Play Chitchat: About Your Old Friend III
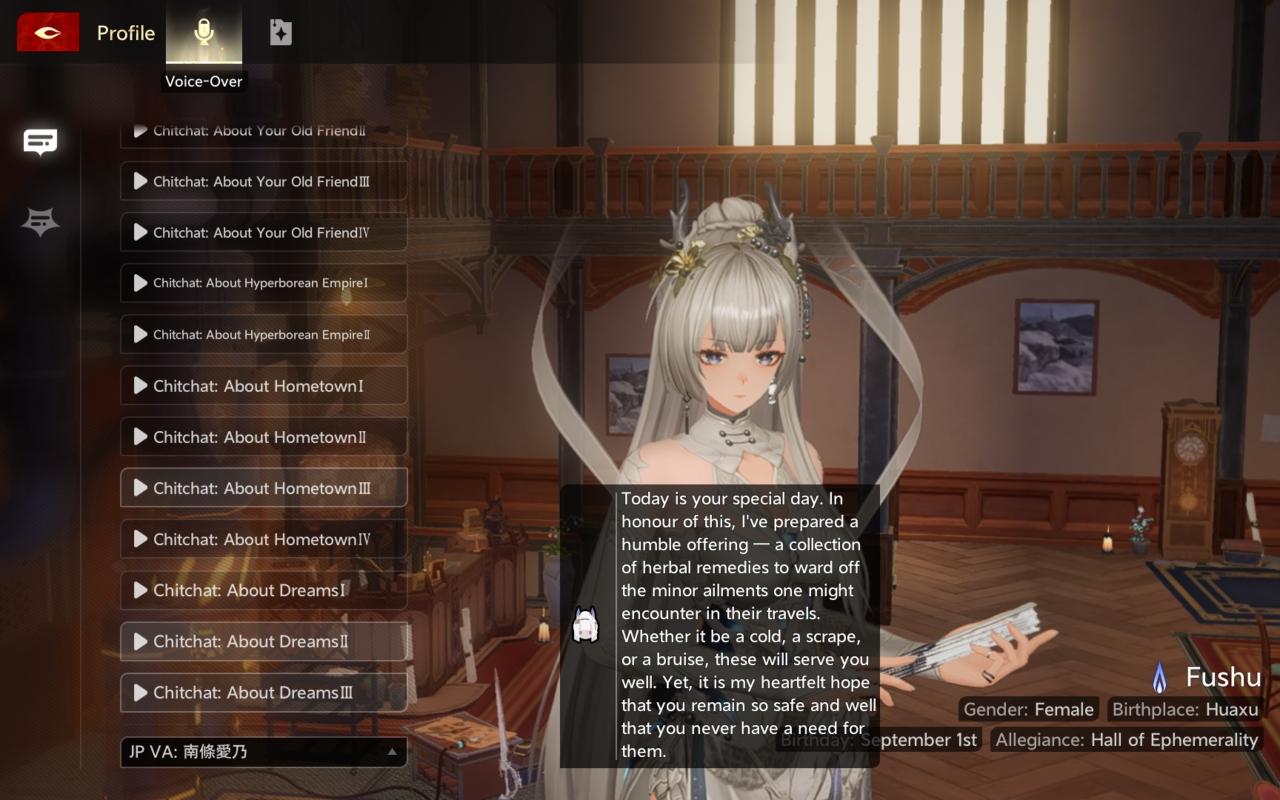Viewport: 1280px width, 800px height. 263,181
